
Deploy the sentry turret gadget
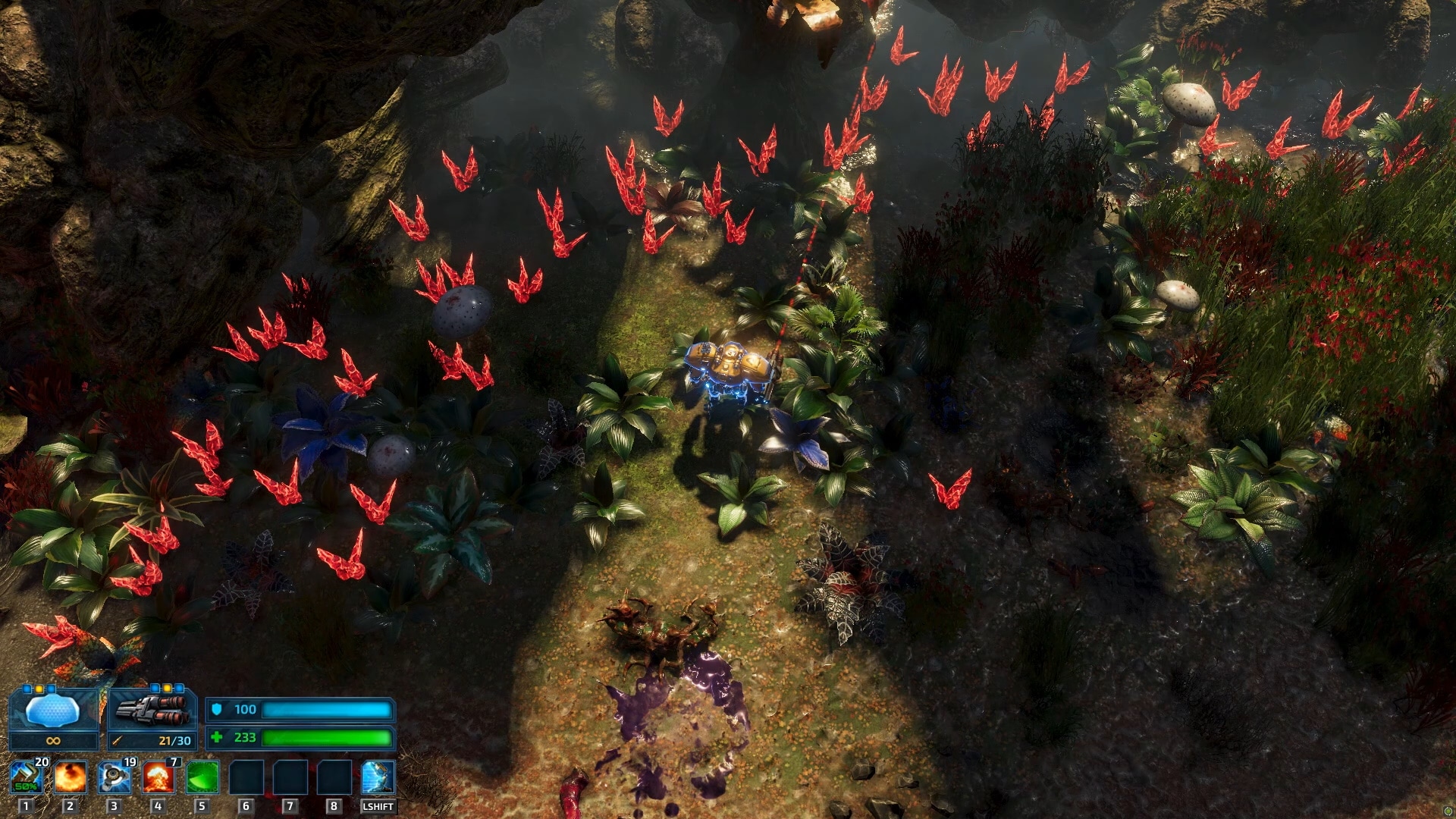point(115,777)
